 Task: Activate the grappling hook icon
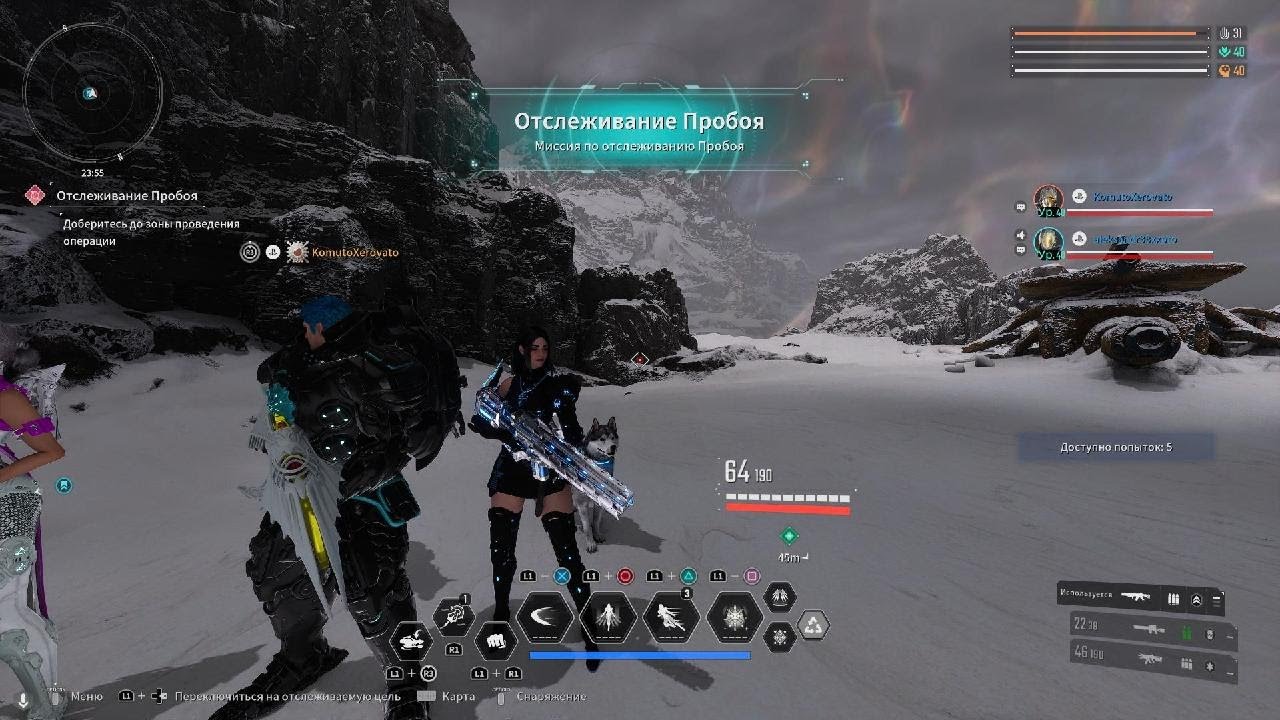[x=455, y=616]
